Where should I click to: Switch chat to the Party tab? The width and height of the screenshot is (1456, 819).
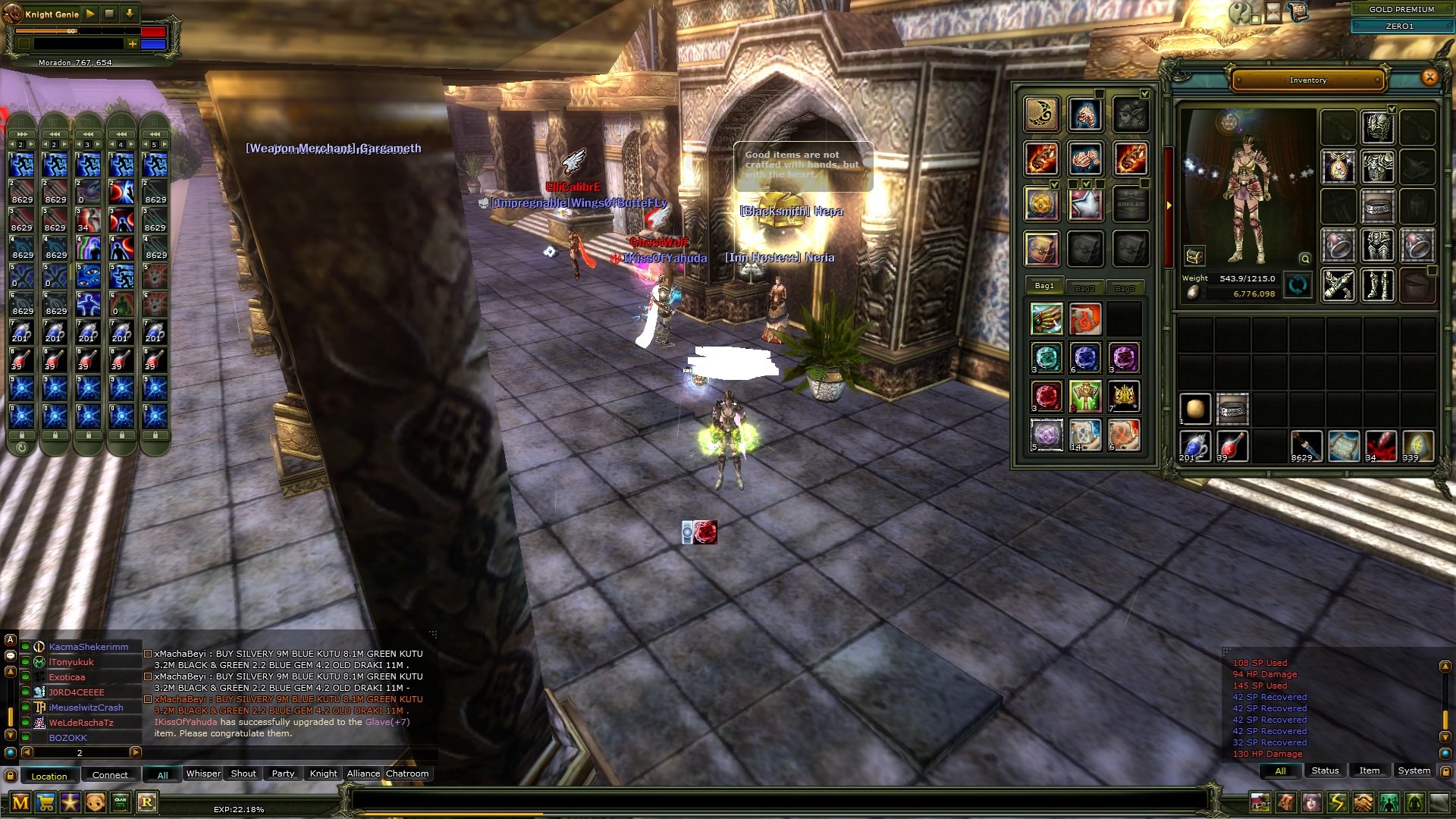[283, 773]
